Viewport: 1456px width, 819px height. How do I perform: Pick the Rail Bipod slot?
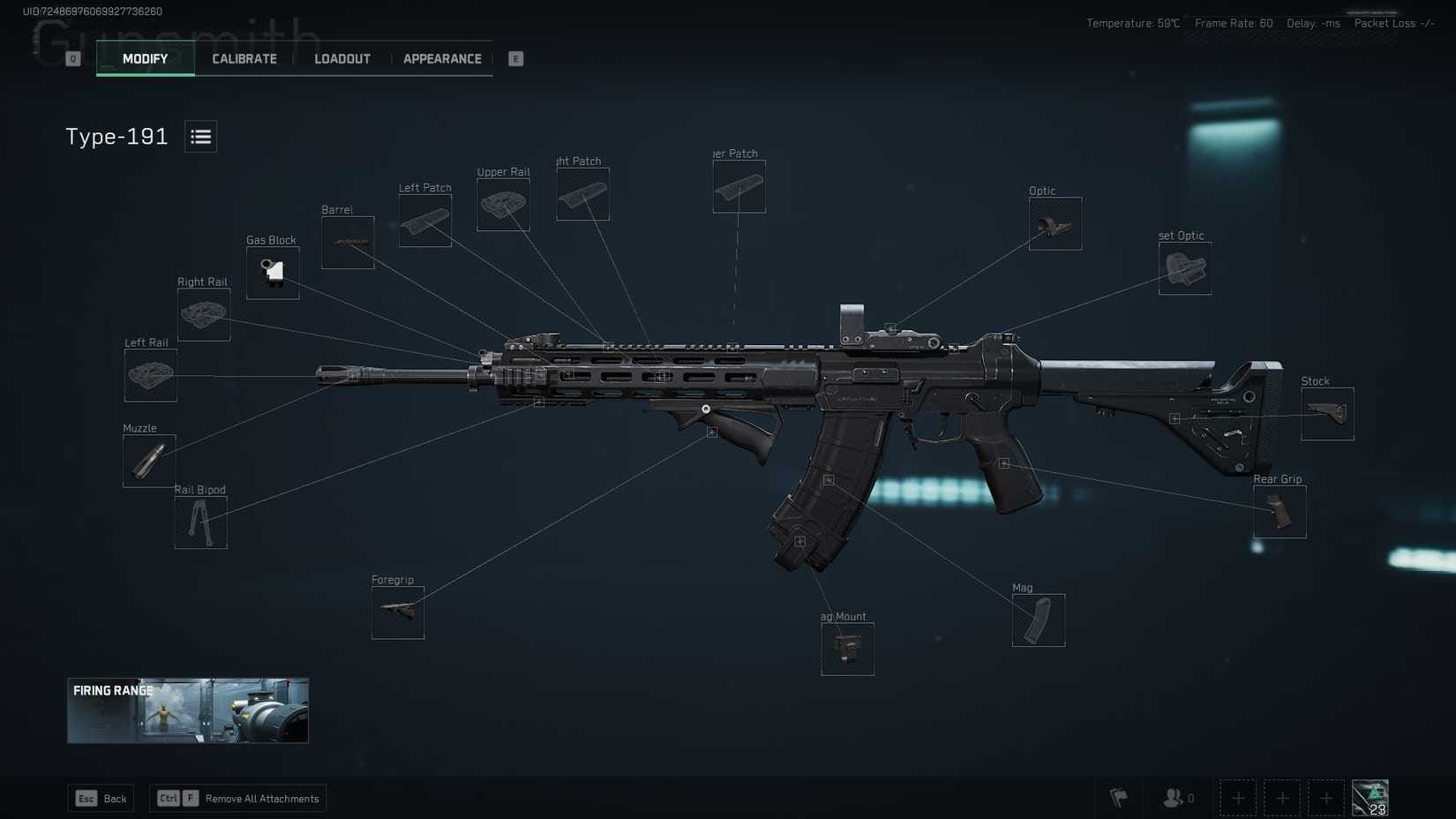200,522
